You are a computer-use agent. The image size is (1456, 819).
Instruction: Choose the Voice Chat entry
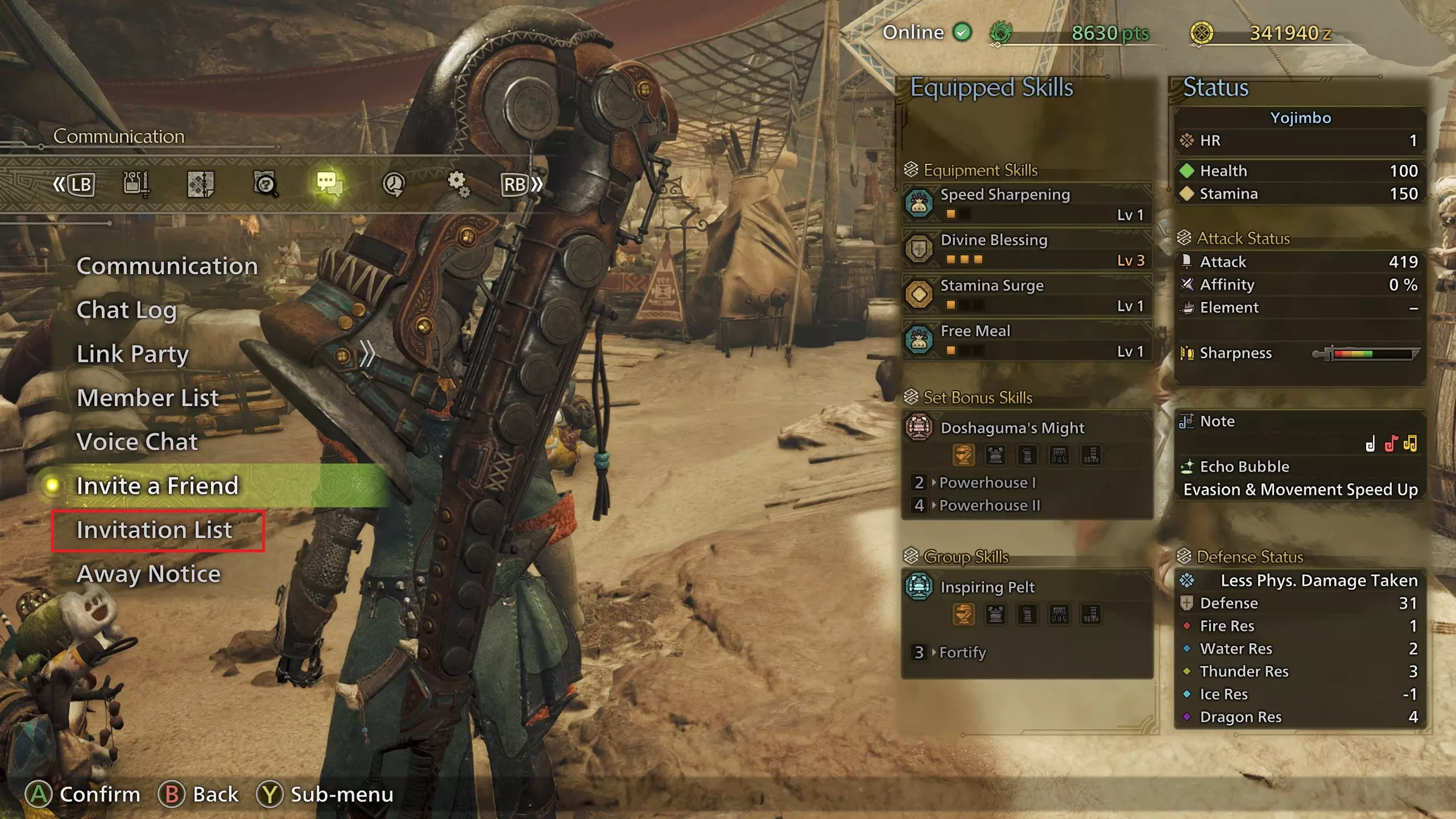[137, 442]
